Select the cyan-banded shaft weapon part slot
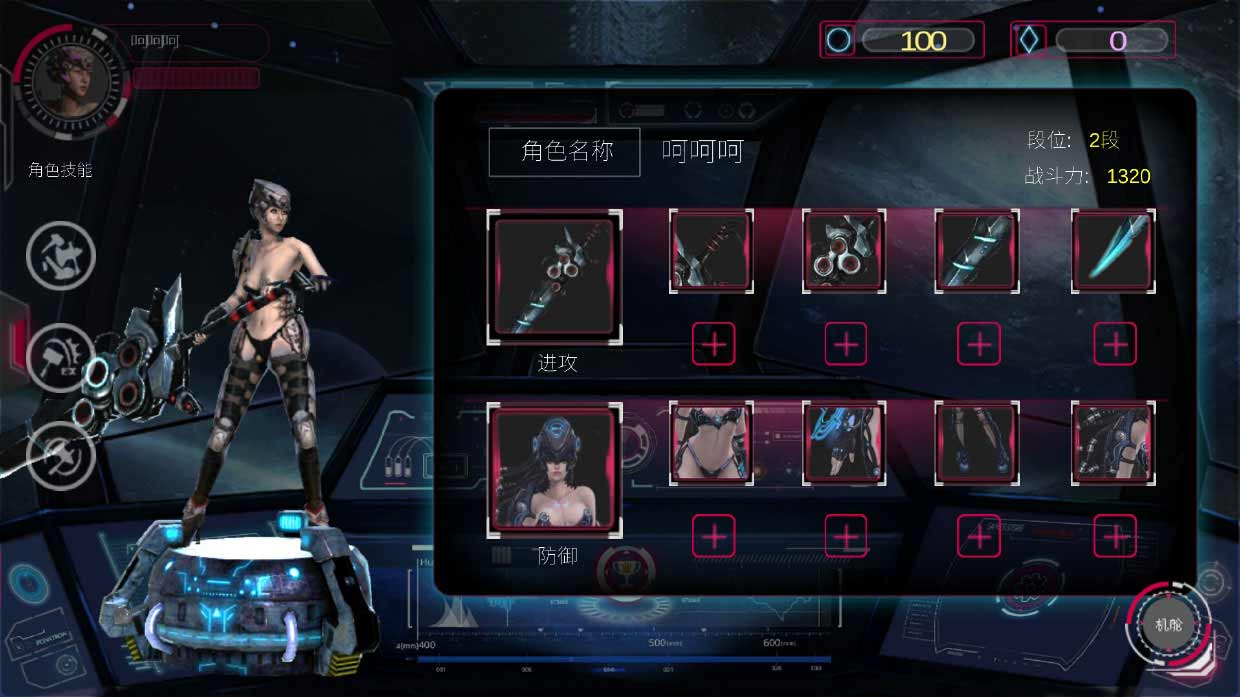This screenshot has height=697, width=1240. pos(977,252)
